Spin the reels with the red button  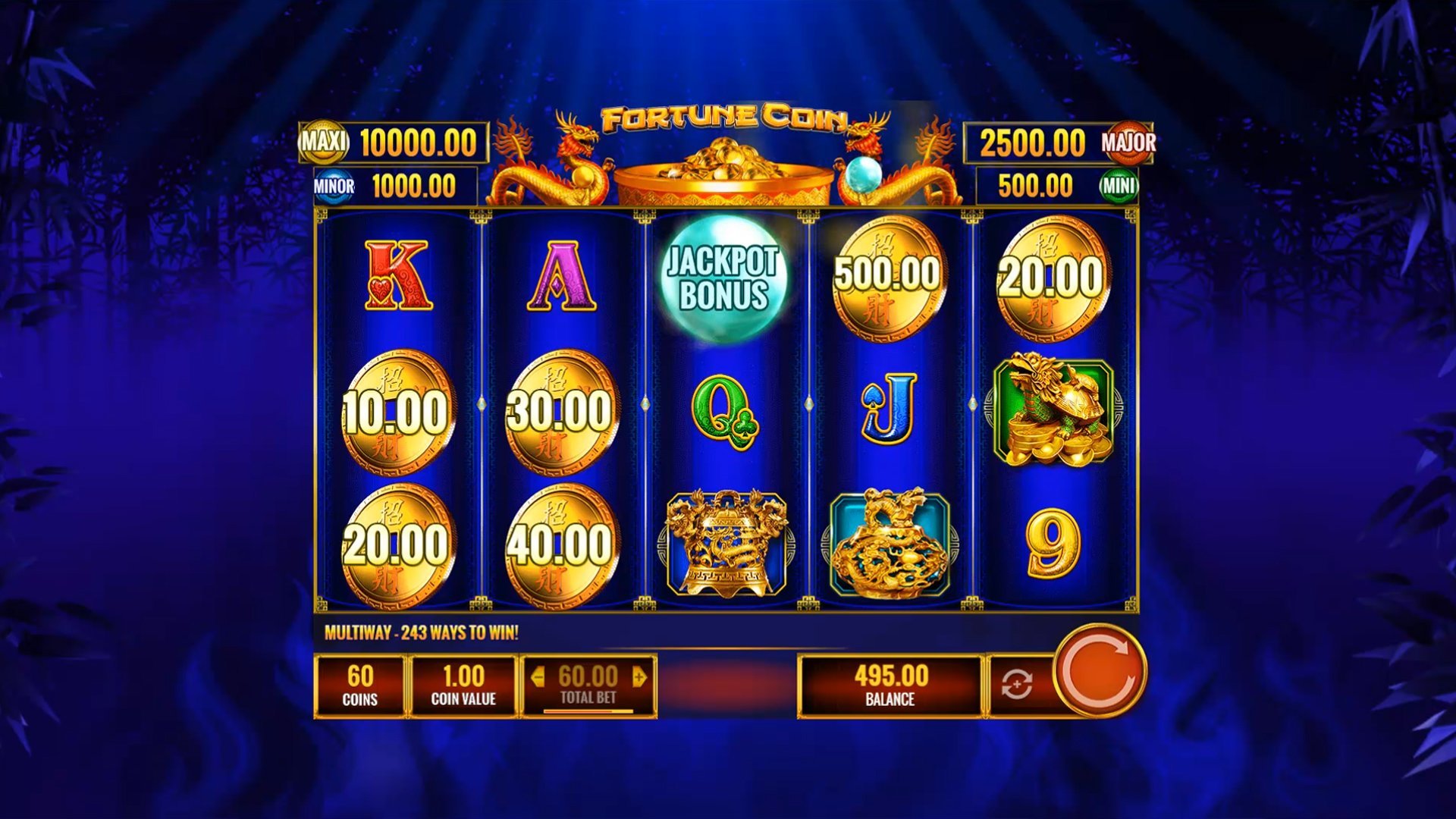(x=1100, y=671)
